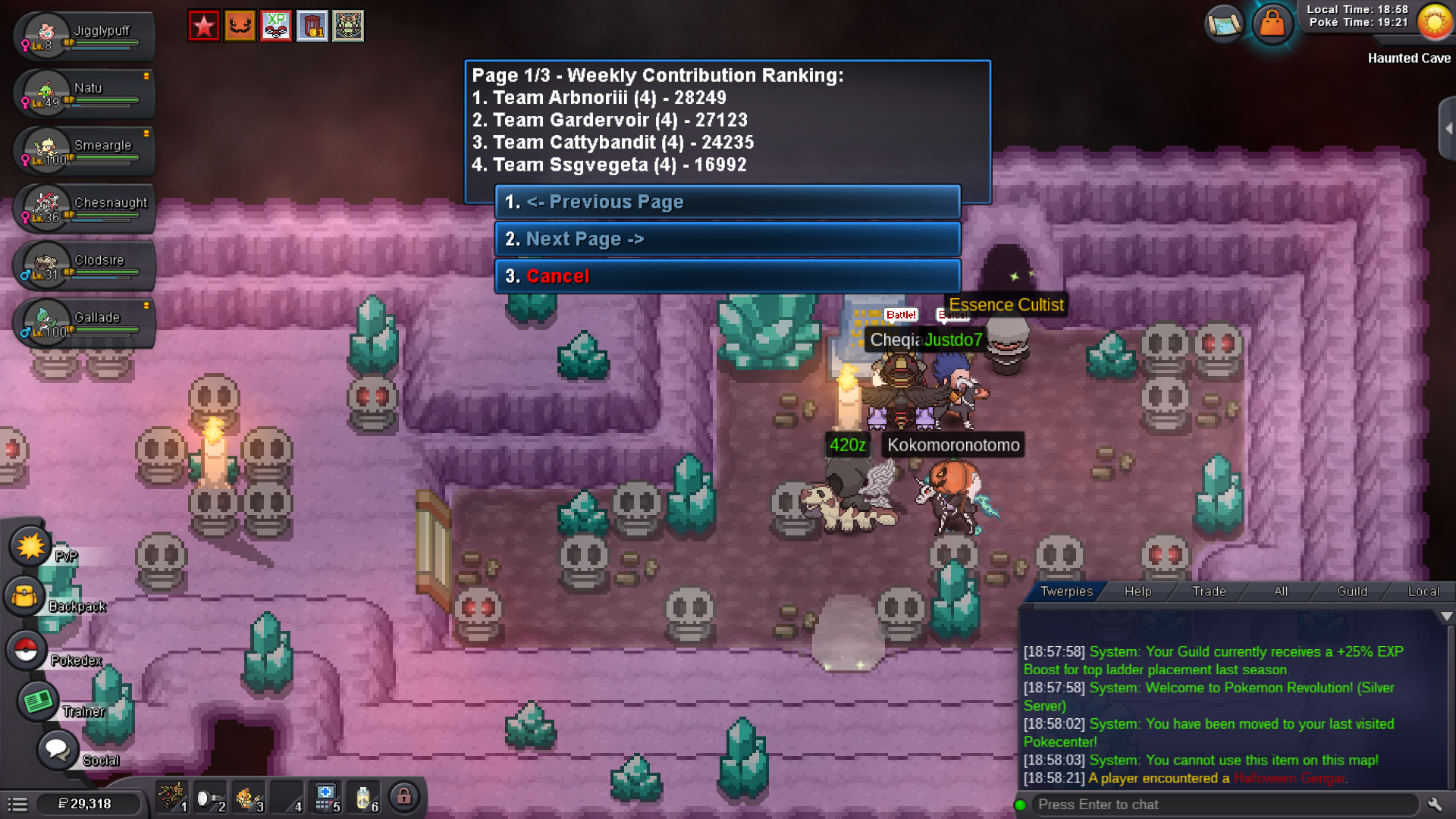Open the orange shopping bag icon
This screenshot has width=1456, height=819.
(x=1272, y=24)
